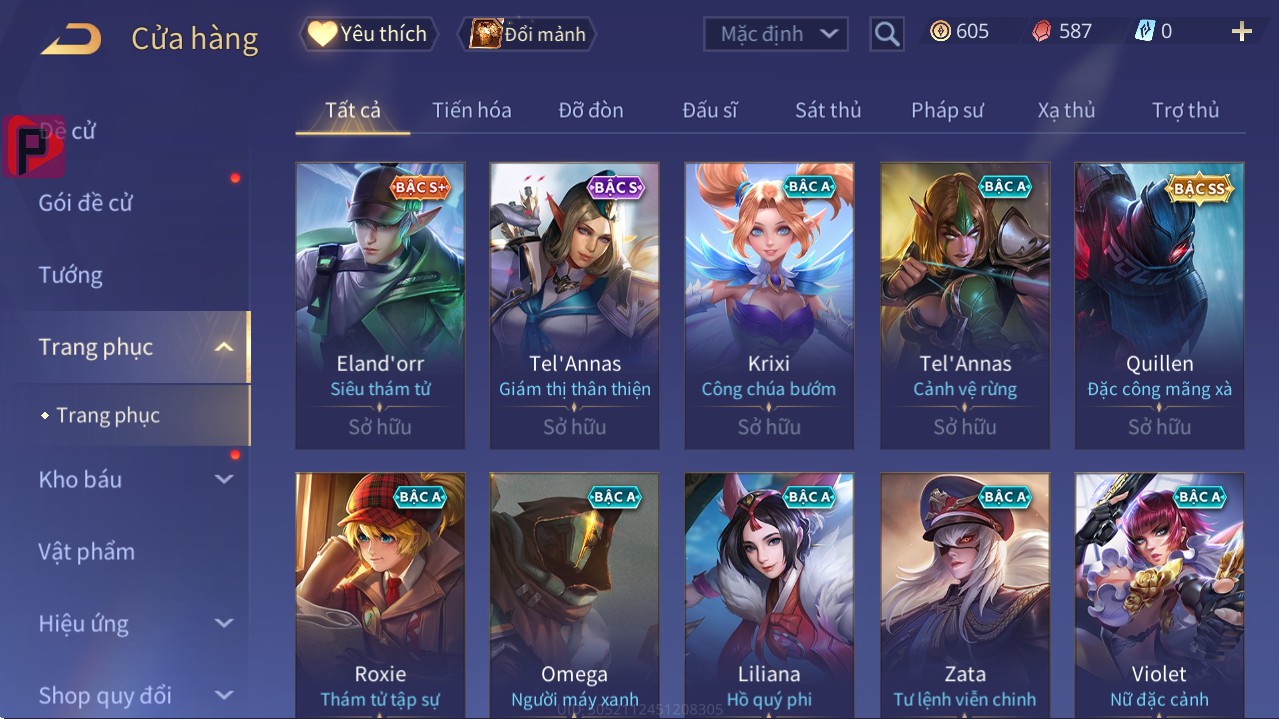Expand the Hiệu ứng sidebar section
The image size is (1279, 719).
click(135, 623)
